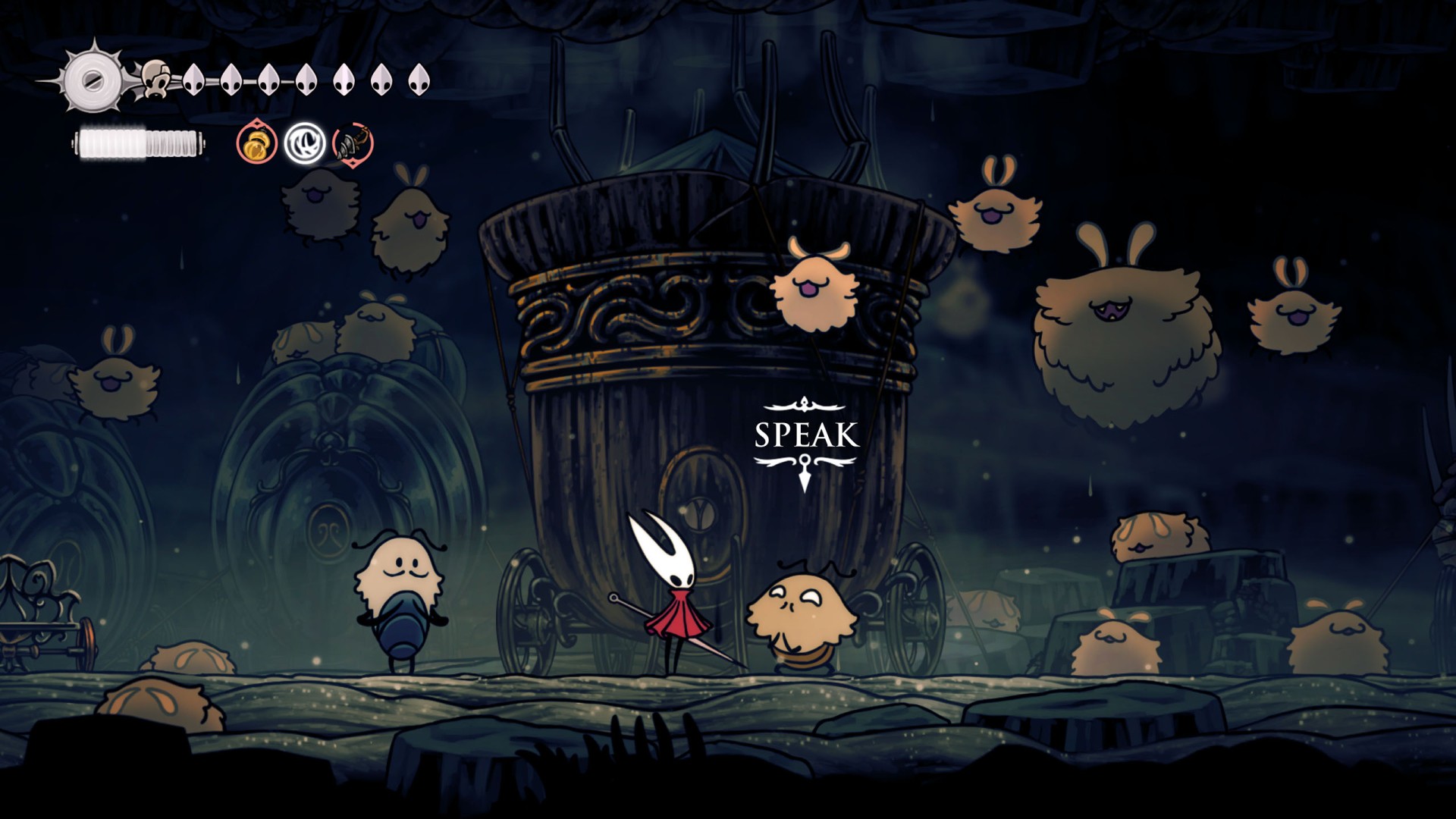Activate the white silk skill icon
The height and width of the screenshot is (819, 1456).
(x=305, y=143)
